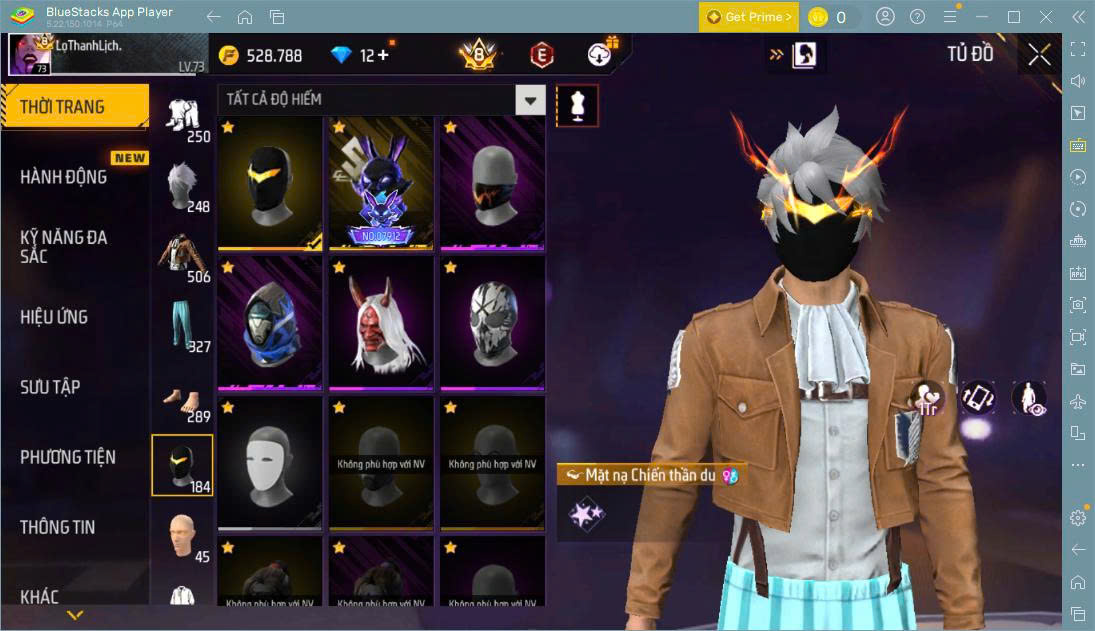Choose the PHƯƠNG TIỆN tab
This screenshot has height=631, width=1095.
coord(68,457)
